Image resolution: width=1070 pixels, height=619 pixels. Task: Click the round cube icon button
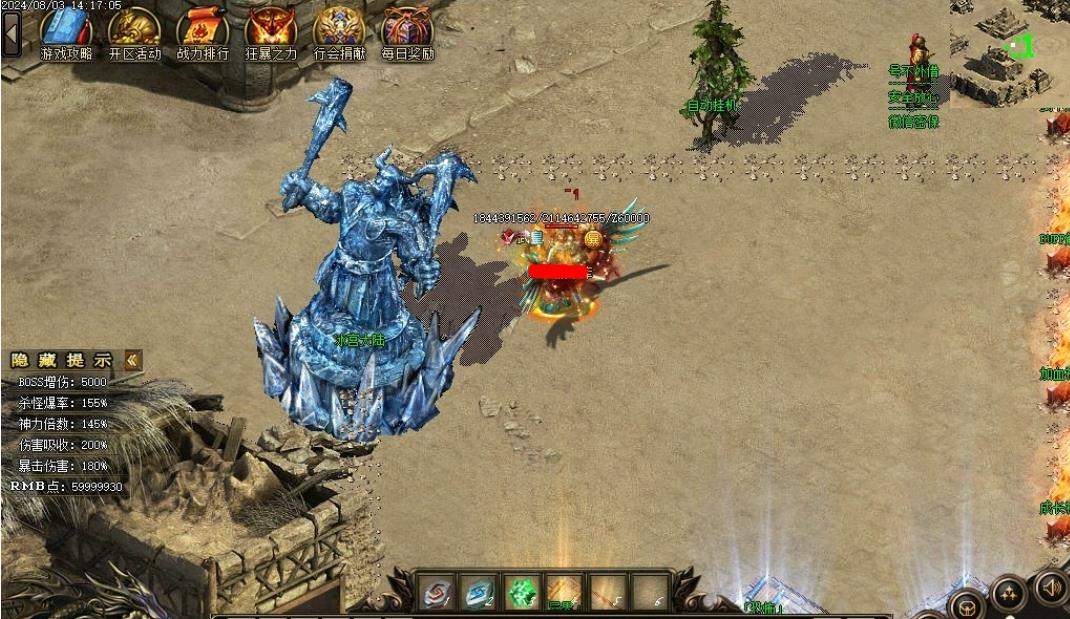967,606
